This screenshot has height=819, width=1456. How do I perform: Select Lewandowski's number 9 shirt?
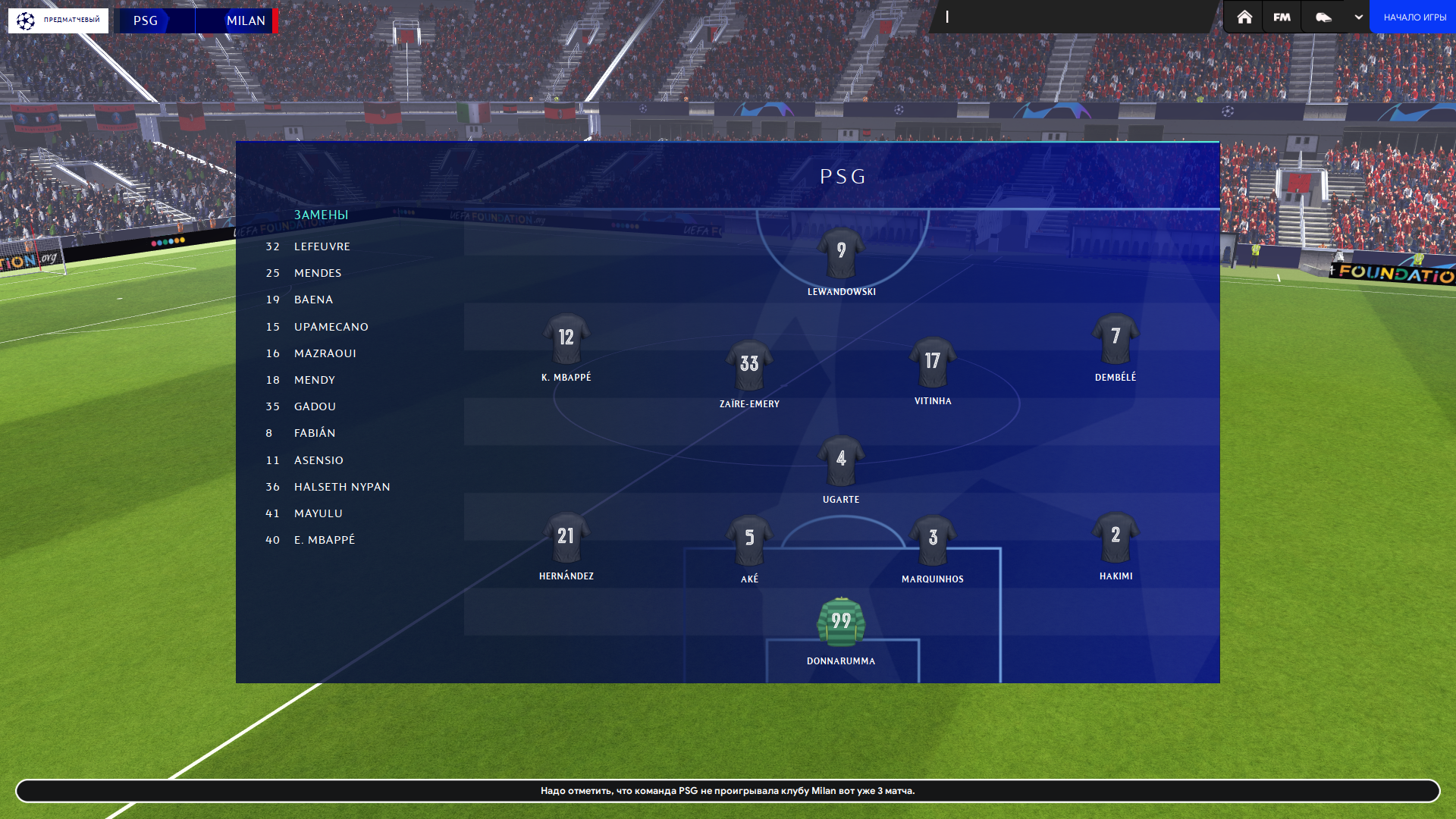[841, 253]
